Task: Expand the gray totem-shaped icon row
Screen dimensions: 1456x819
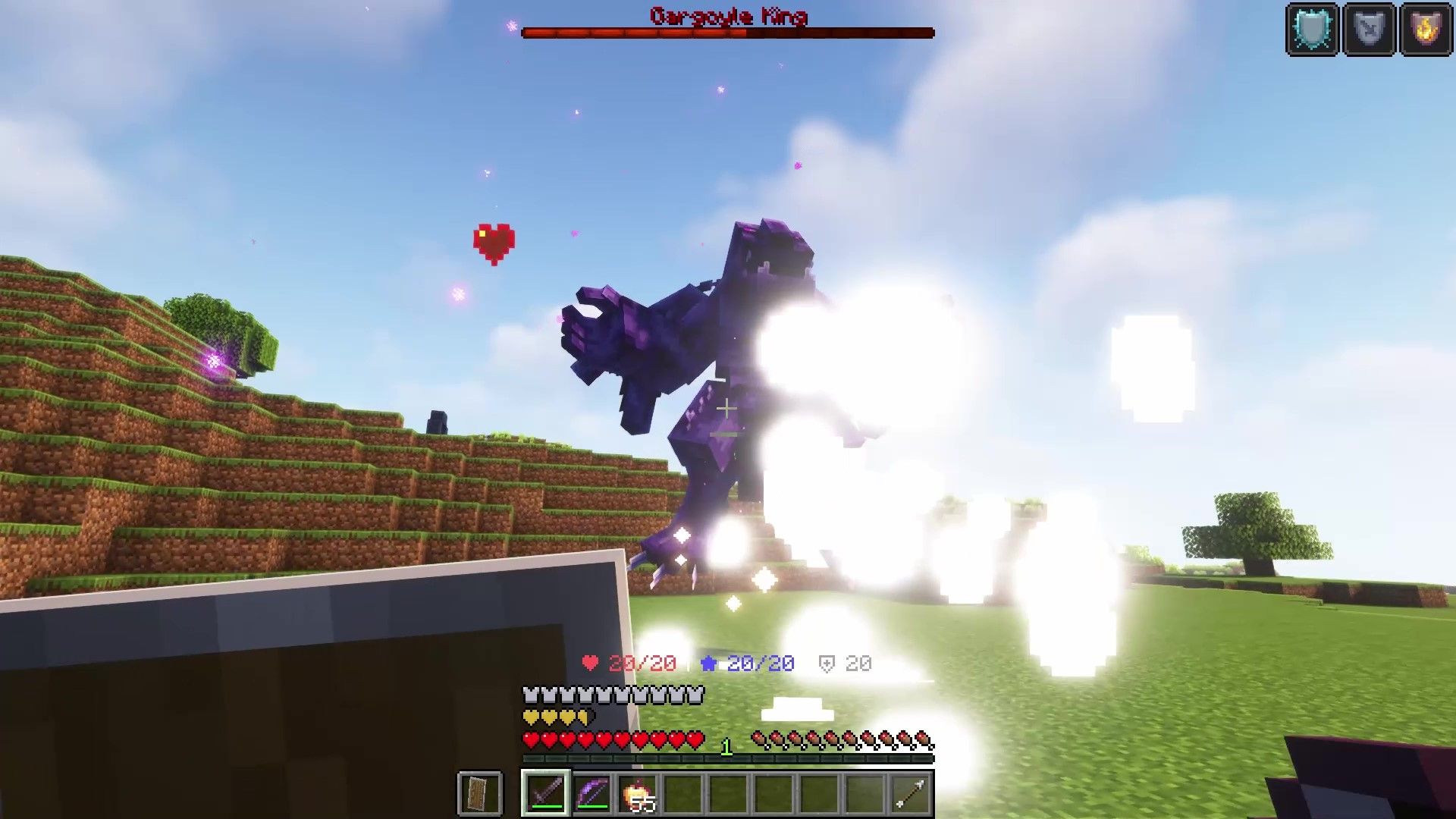Action: click(x=611, y=692)
